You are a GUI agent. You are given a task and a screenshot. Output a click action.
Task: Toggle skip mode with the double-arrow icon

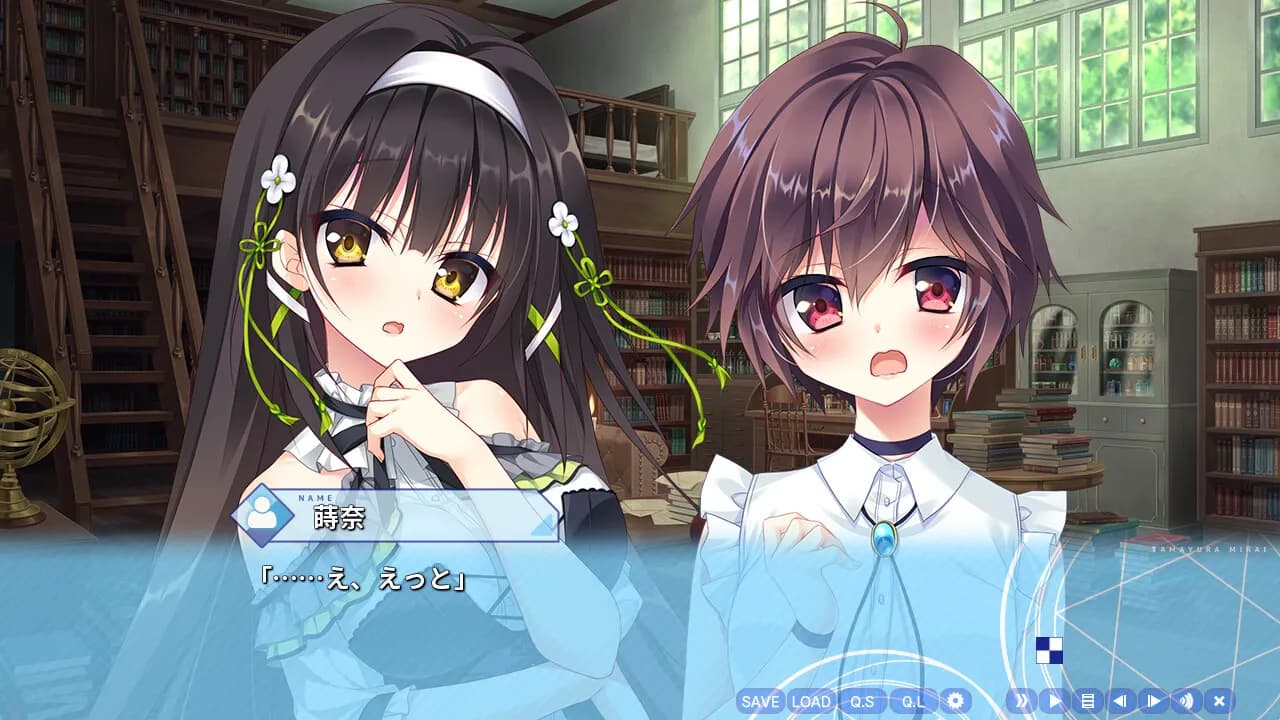pyautogui.click(x=1021, y=702)
